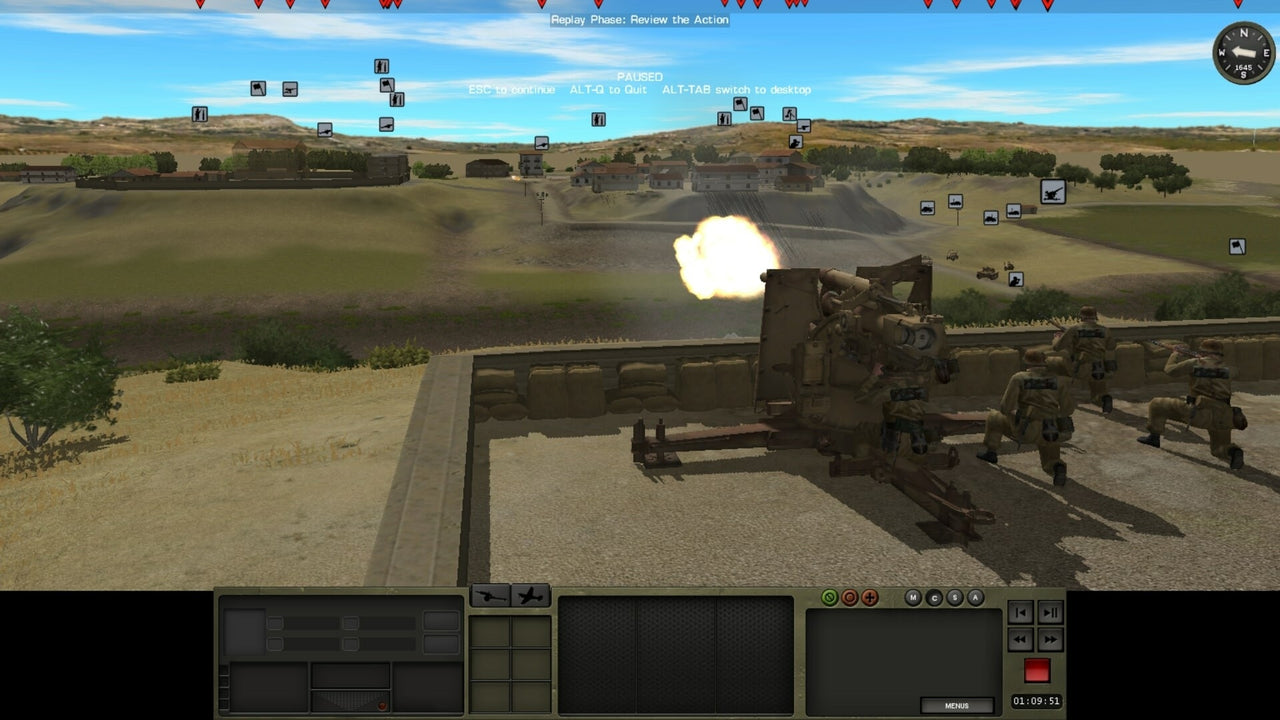
Task: Click the 01:09:51 replay time counter
Action: click(x=1037, y=700)
